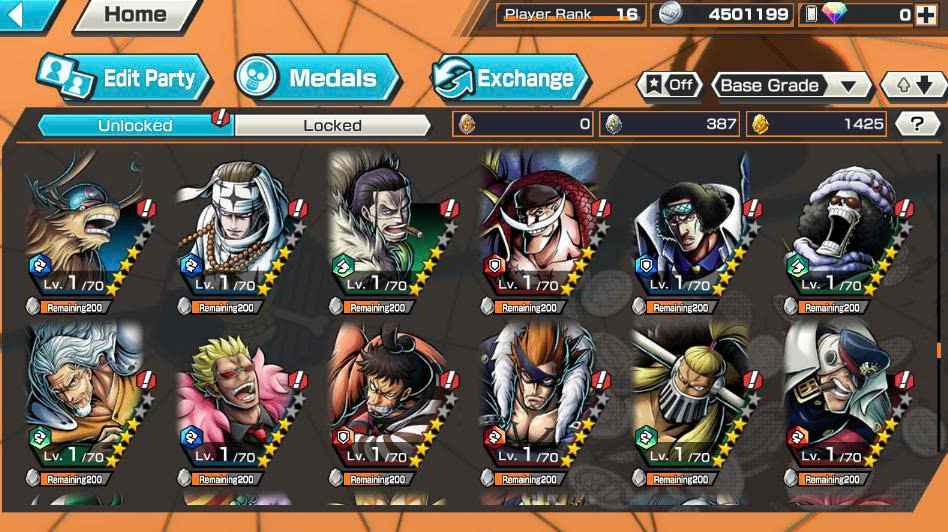
Task: Open the question mark help button
Action: click(x=917, y=124)
